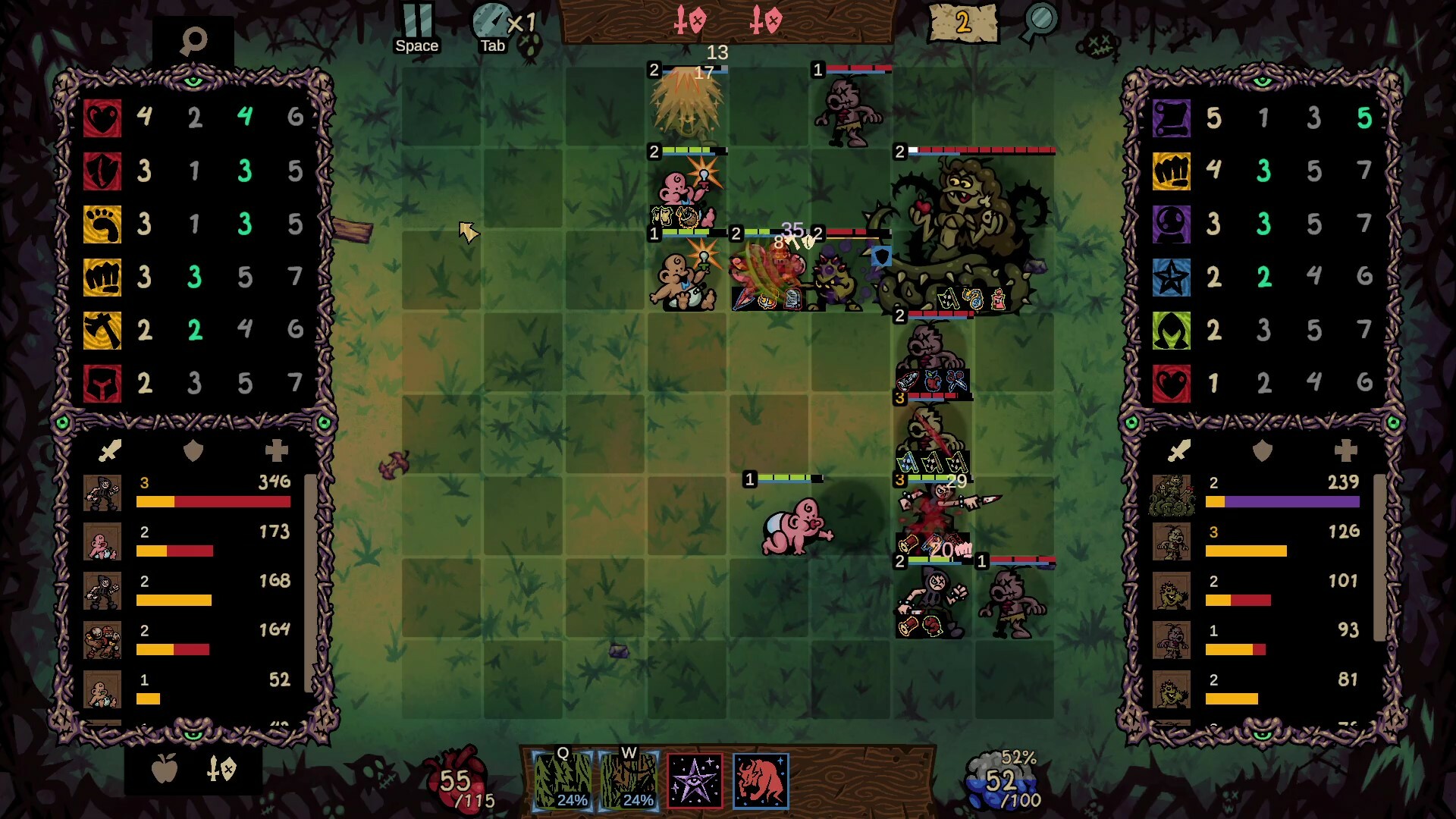
Task: Toggle the pause with the Space icon
Action: click(416, 19)
